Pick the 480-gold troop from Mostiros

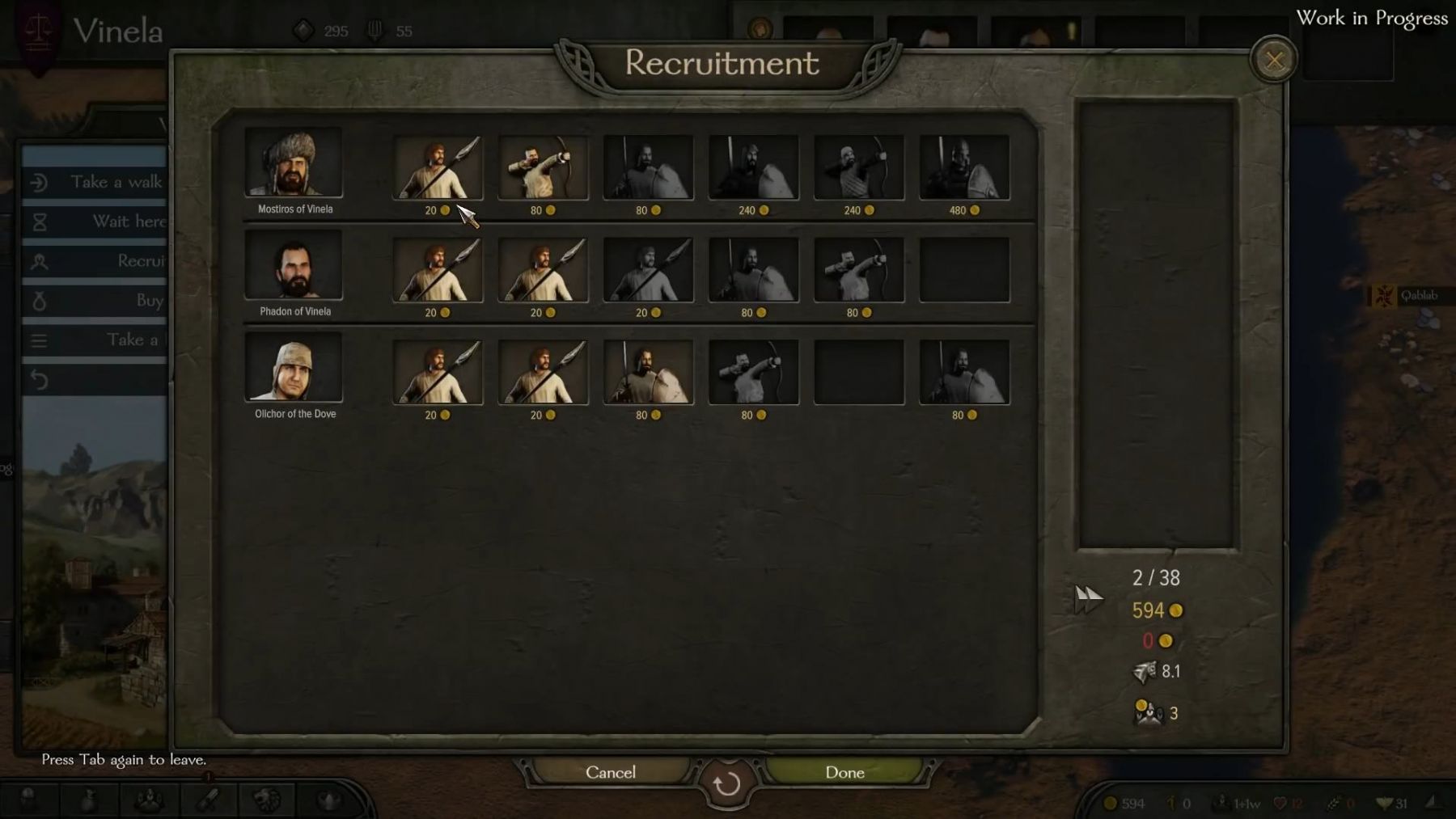[964, 167]
